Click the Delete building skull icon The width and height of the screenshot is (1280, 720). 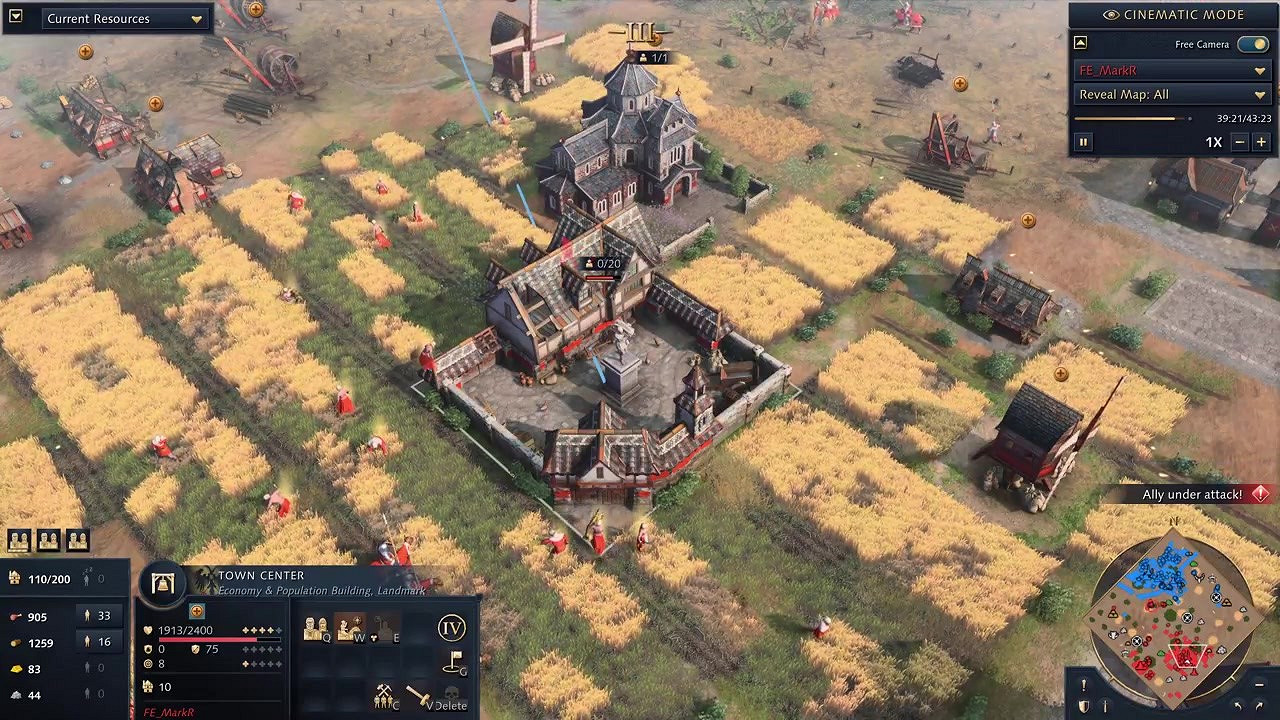[x=450, y=694]
